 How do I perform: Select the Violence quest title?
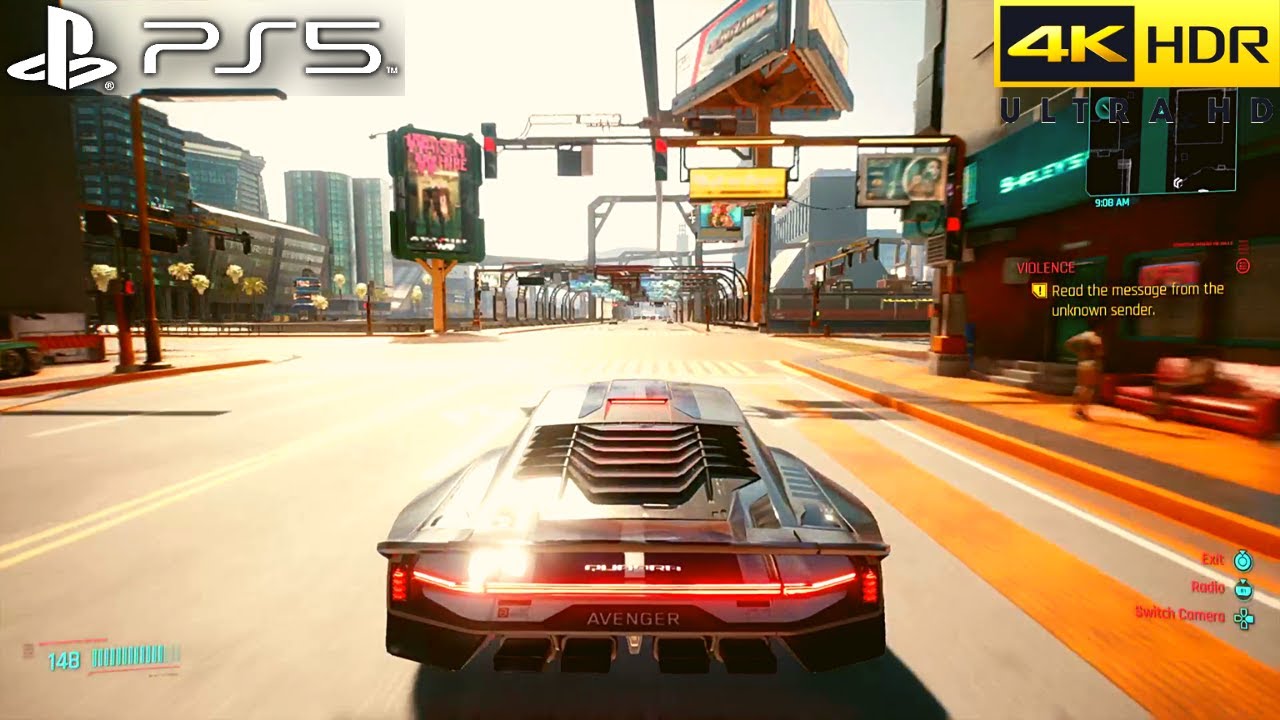click(x=1045, y=268)
